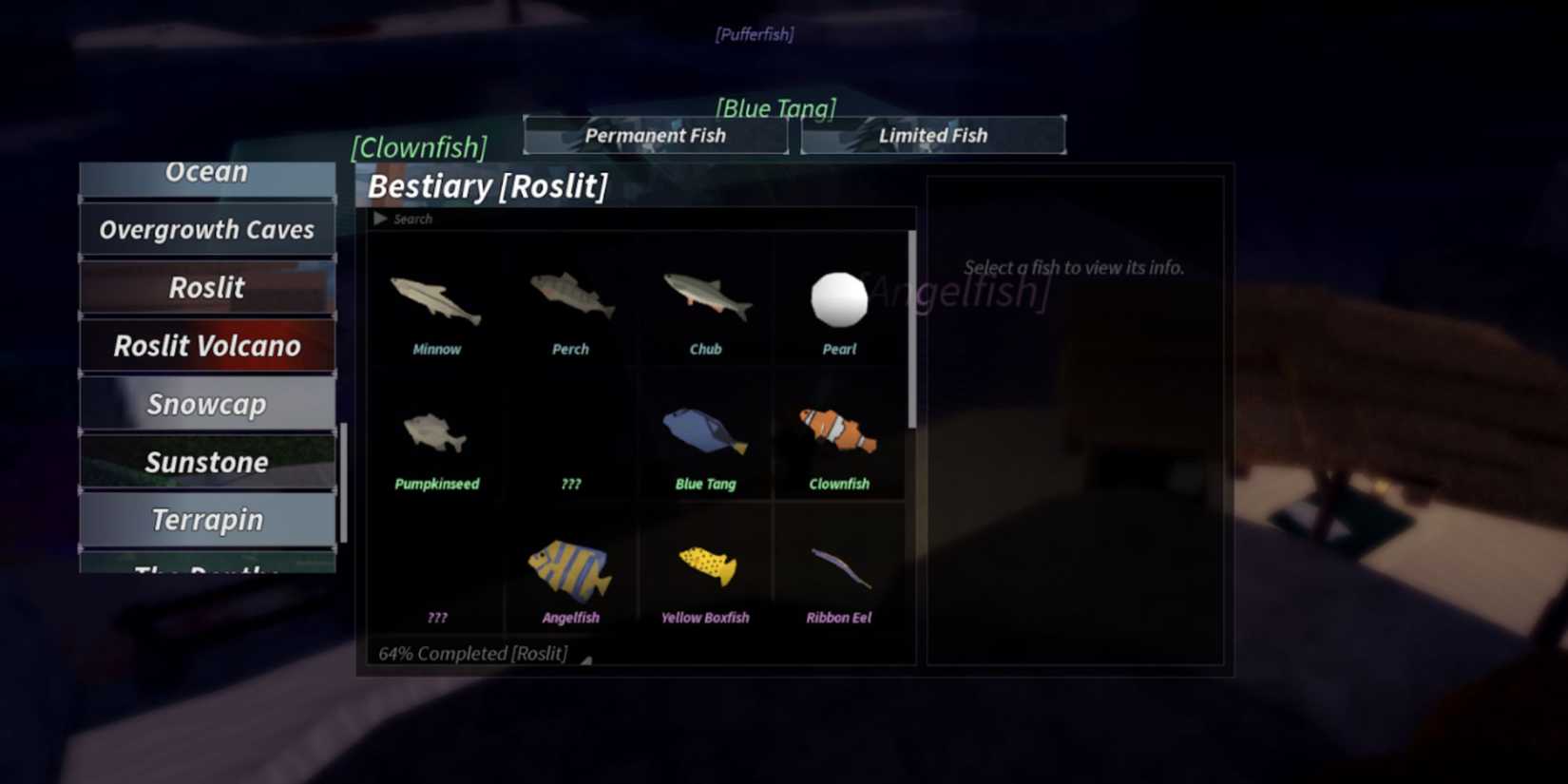
Task: Open the Permanent Fish tab
Action: pos(655,135)
